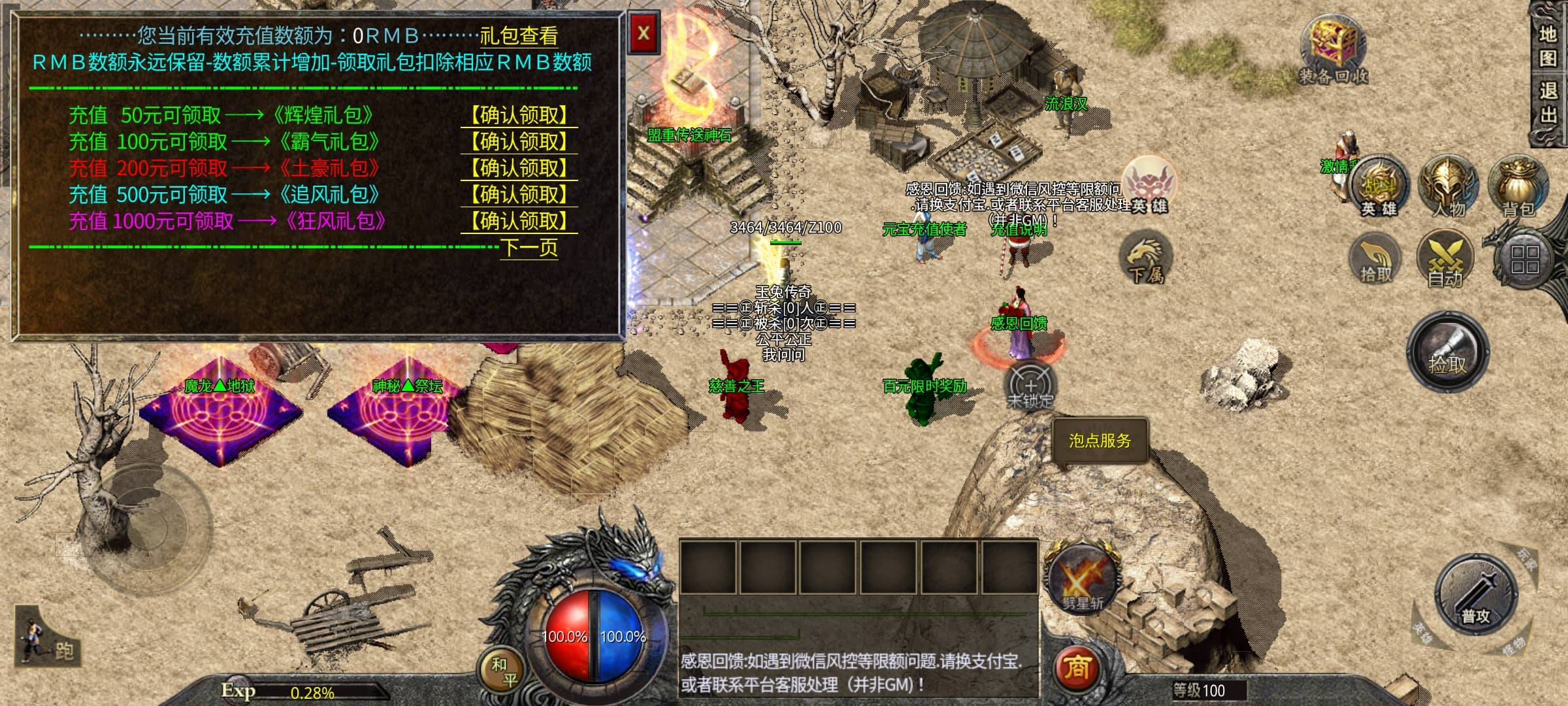Open the 背包 bag inventory
Screen dimensions: 1568x706
click(x=1518, y=186)
